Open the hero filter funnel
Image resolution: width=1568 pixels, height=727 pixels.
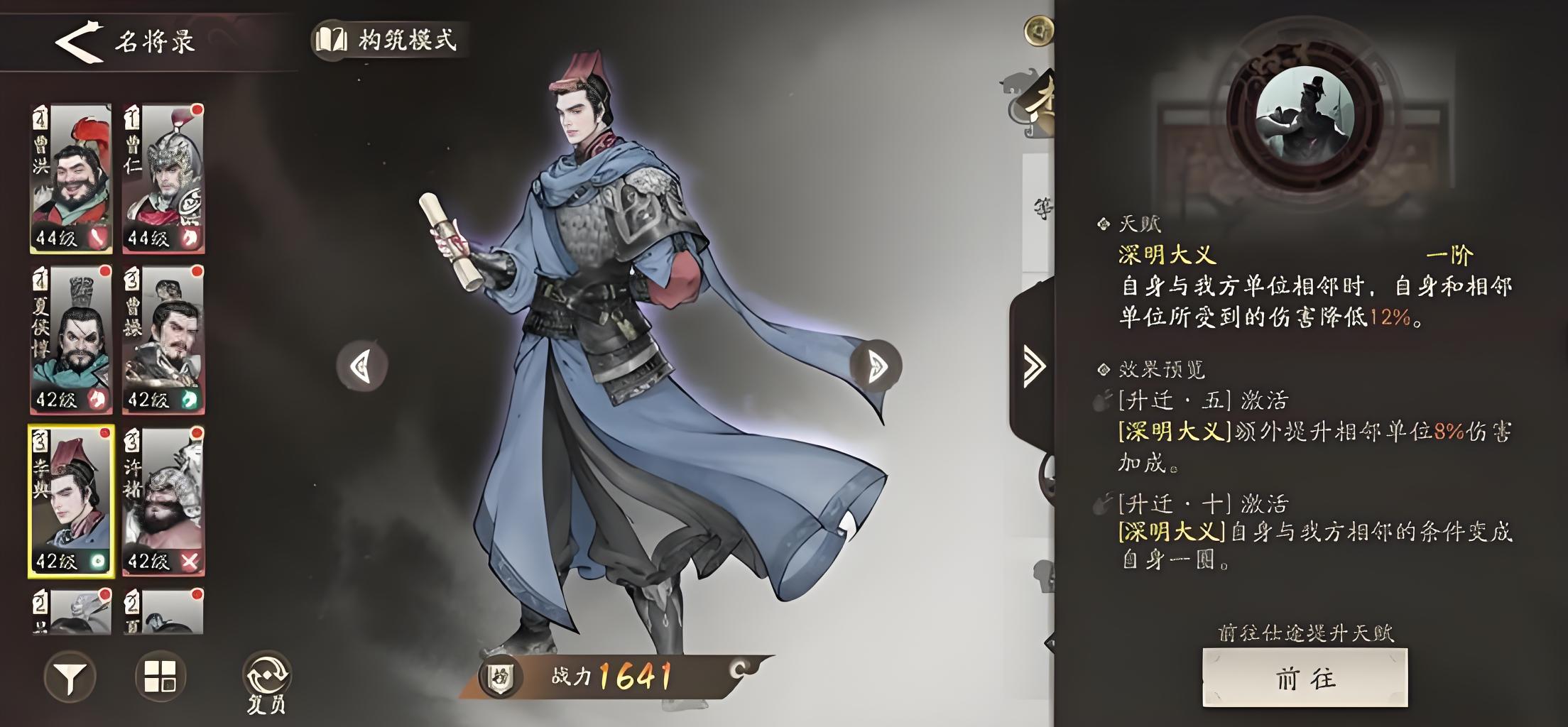70,677
